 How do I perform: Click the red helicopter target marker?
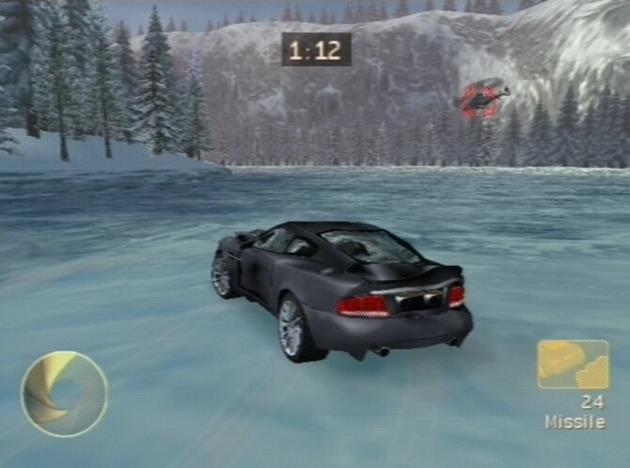[x=482, y=98]
